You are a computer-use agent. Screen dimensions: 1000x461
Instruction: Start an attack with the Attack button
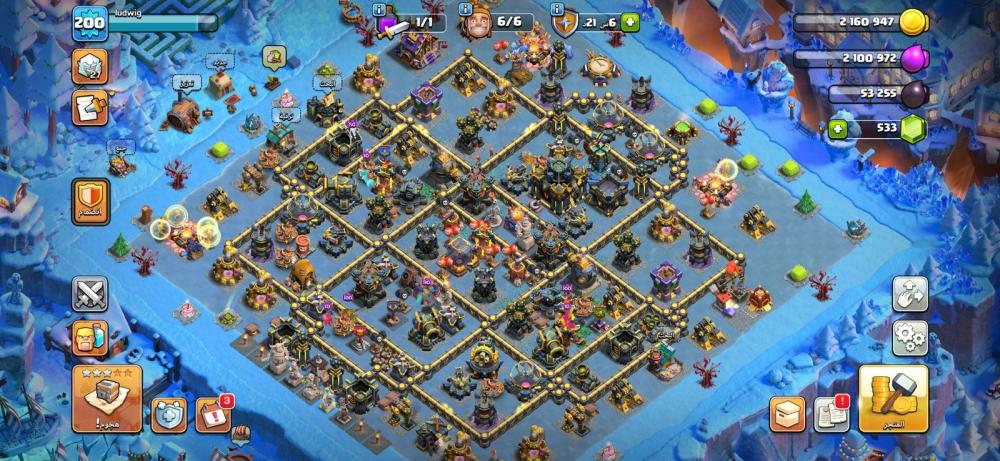click(106, 398)
